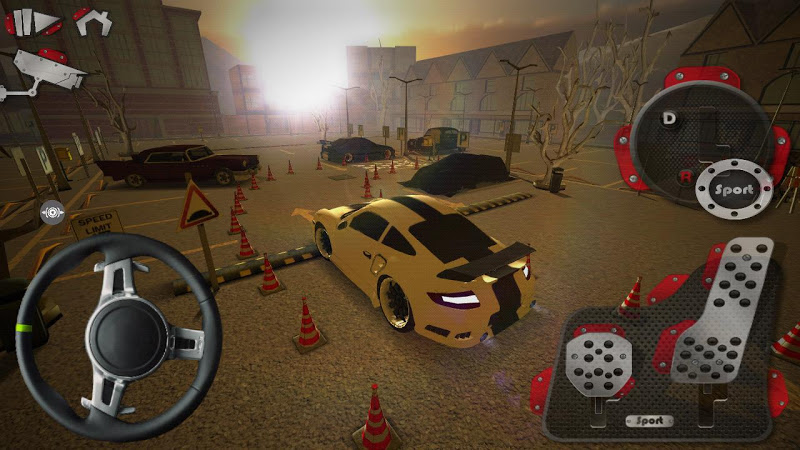Viewport: 800px width, 450px height.
Task: Tap the small round icon above the steering wheel
Action: (x=50, y=212)
